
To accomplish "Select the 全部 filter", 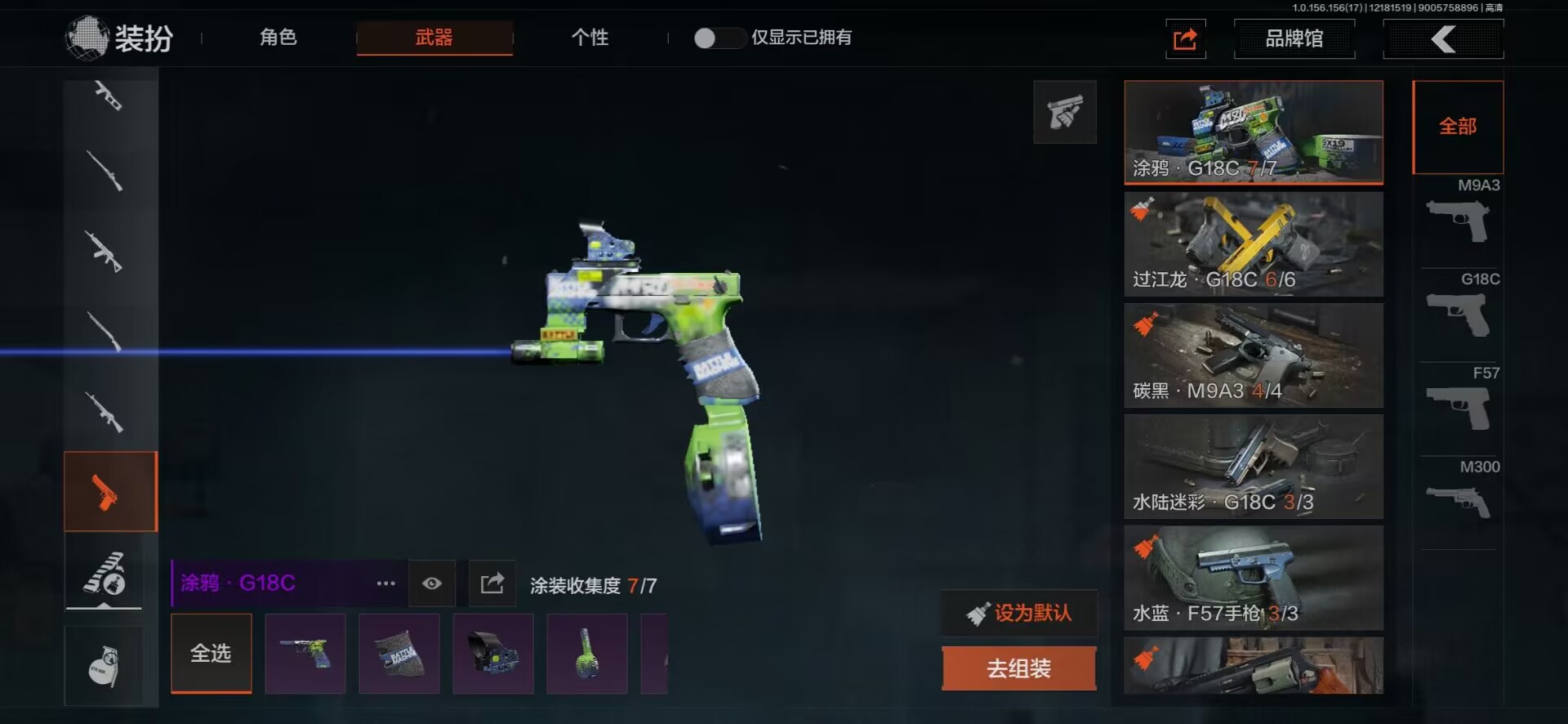I will [x=1458, y=127].
